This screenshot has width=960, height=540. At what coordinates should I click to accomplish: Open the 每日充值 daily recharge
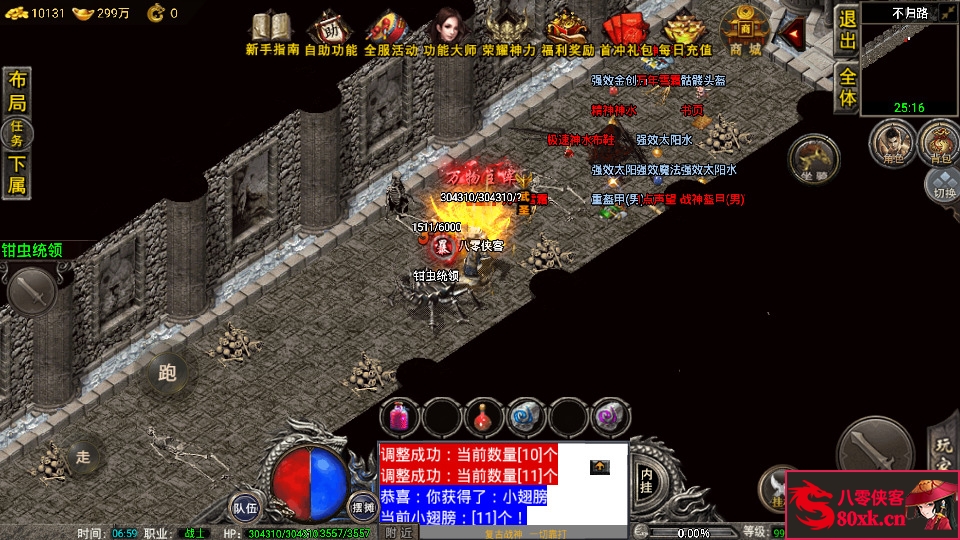685,30
